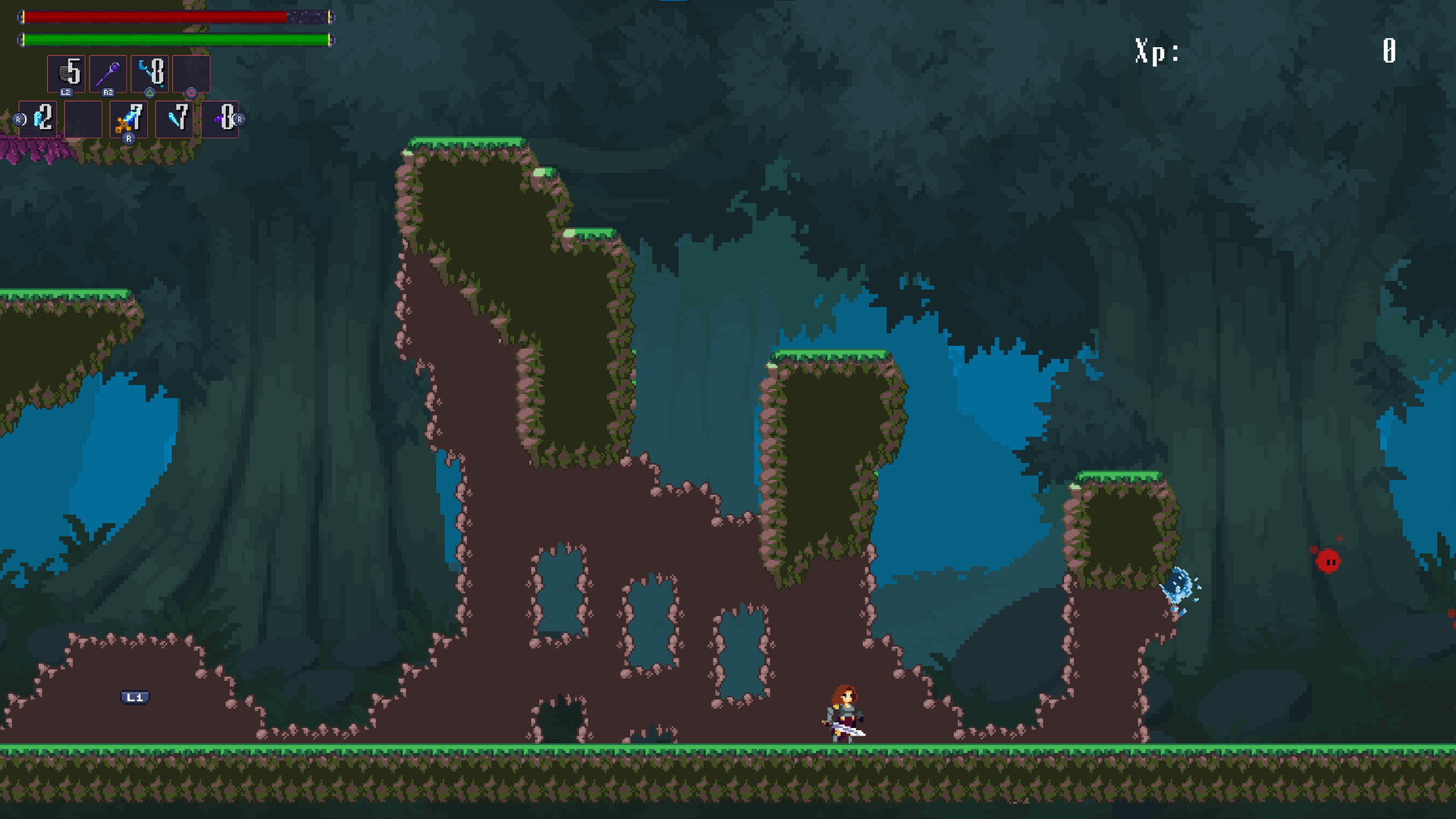Image resolution: width=1456 pixels, height=819 pixels.
Task: Click the L2 button label under the bomb slot
Action: click(67, 93)
